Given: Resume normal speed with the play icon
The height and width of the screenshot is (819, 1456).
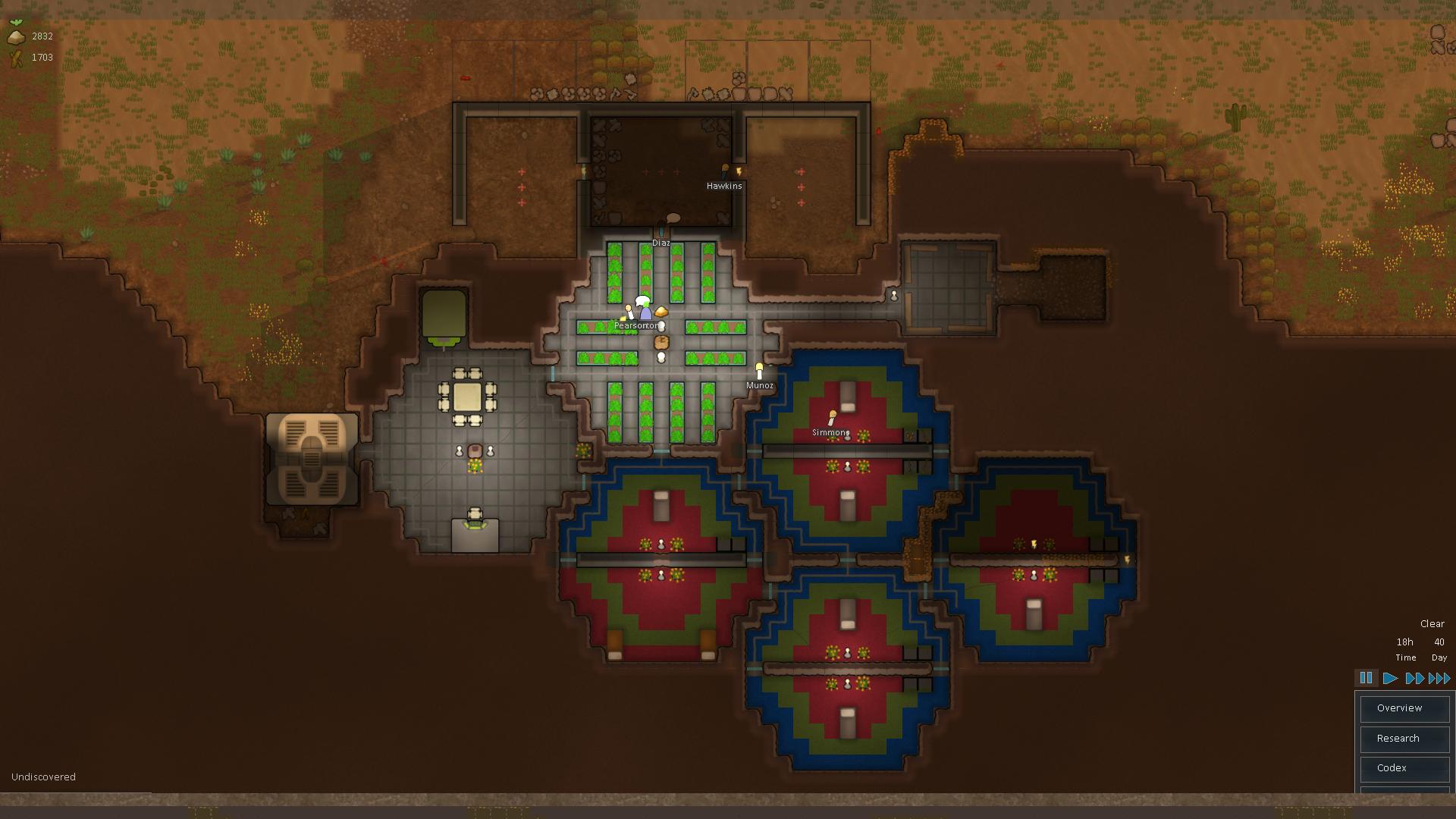Looking at the screenshot, I should tap(1390, 678).
